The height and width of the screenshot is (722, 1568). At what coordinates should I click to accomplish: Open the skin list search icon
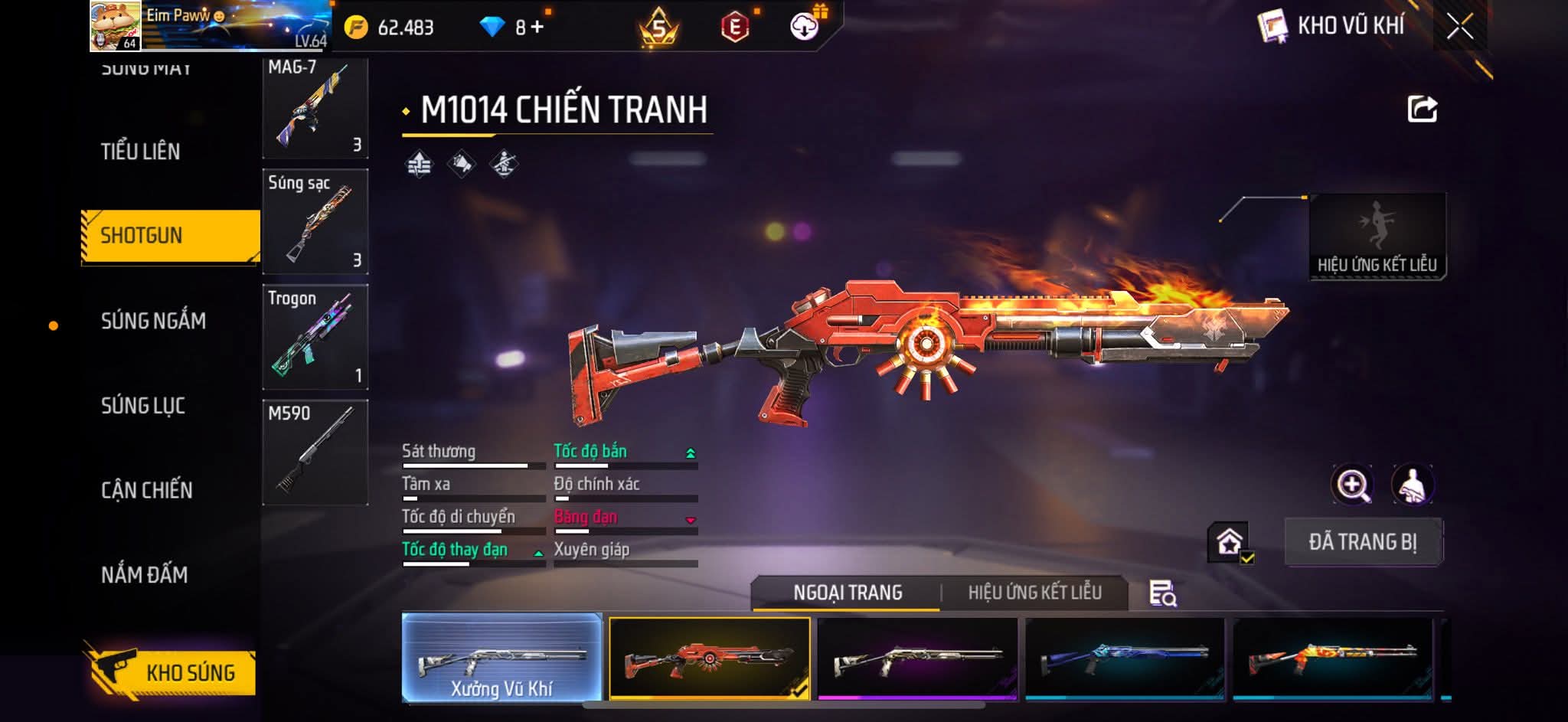click(x=1162, y=593)
